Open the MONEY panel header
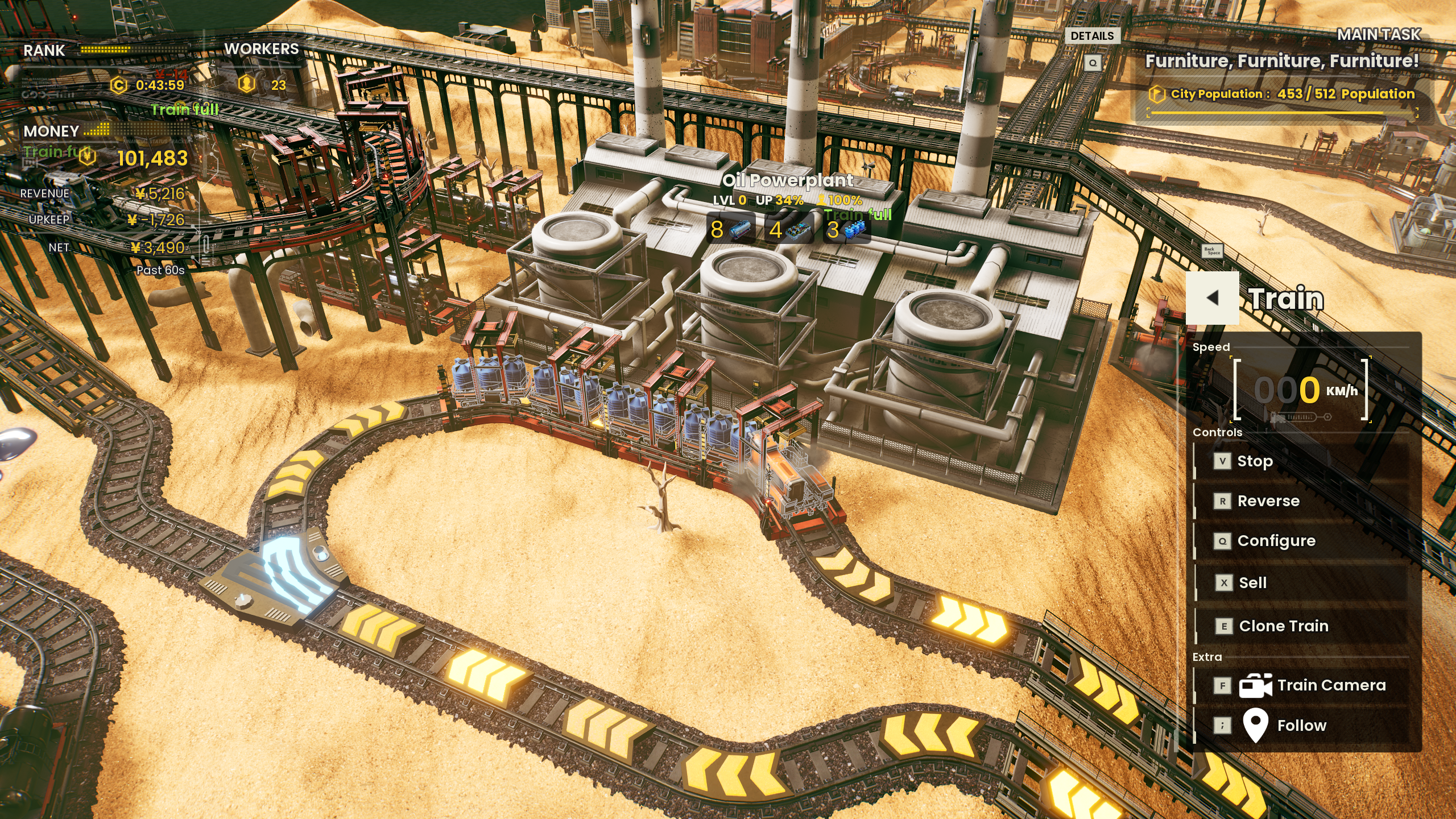 pos(51,131)
